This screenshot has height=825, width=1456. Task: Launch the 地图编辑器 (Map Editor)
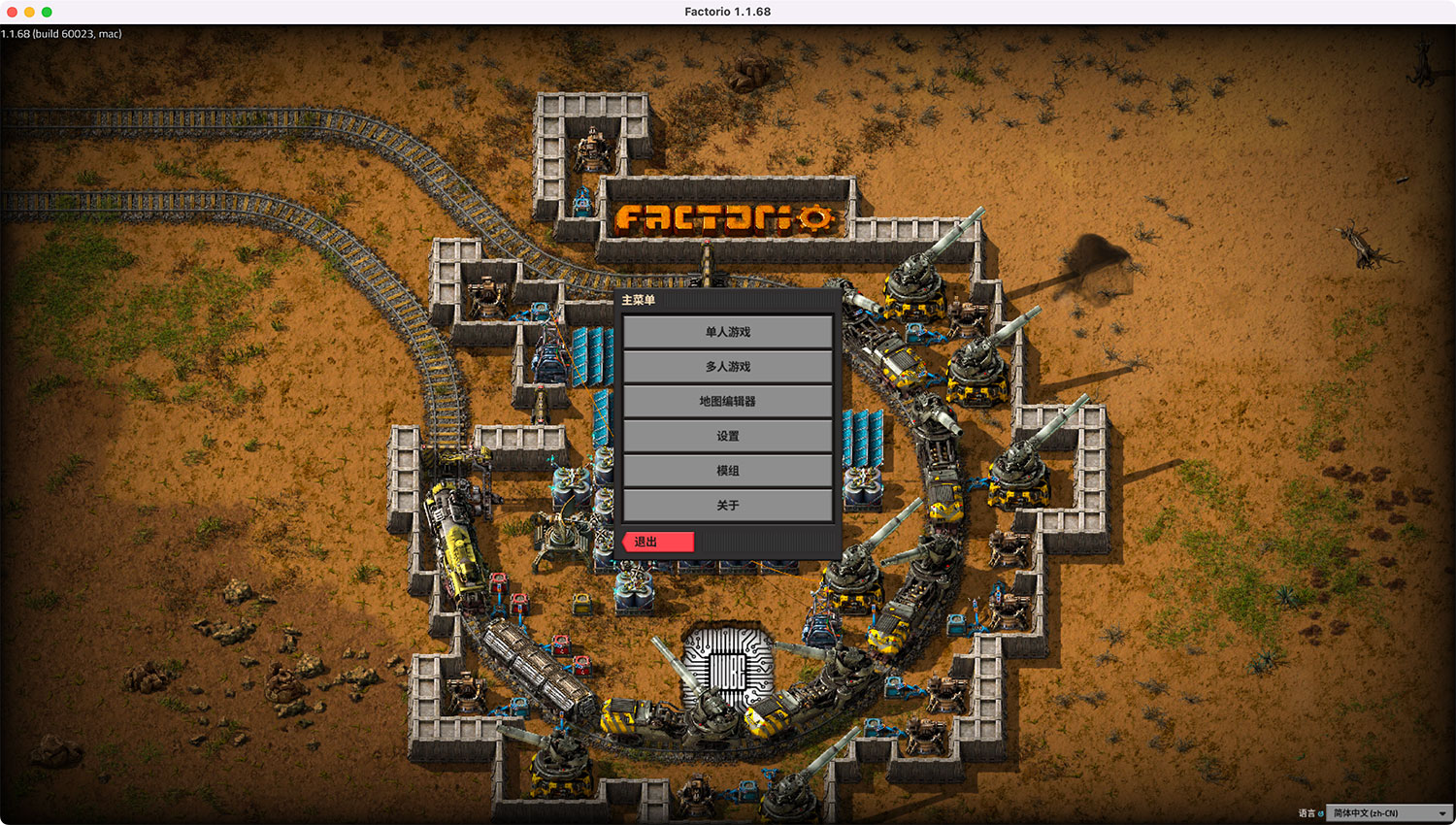(x=727, y=401)
